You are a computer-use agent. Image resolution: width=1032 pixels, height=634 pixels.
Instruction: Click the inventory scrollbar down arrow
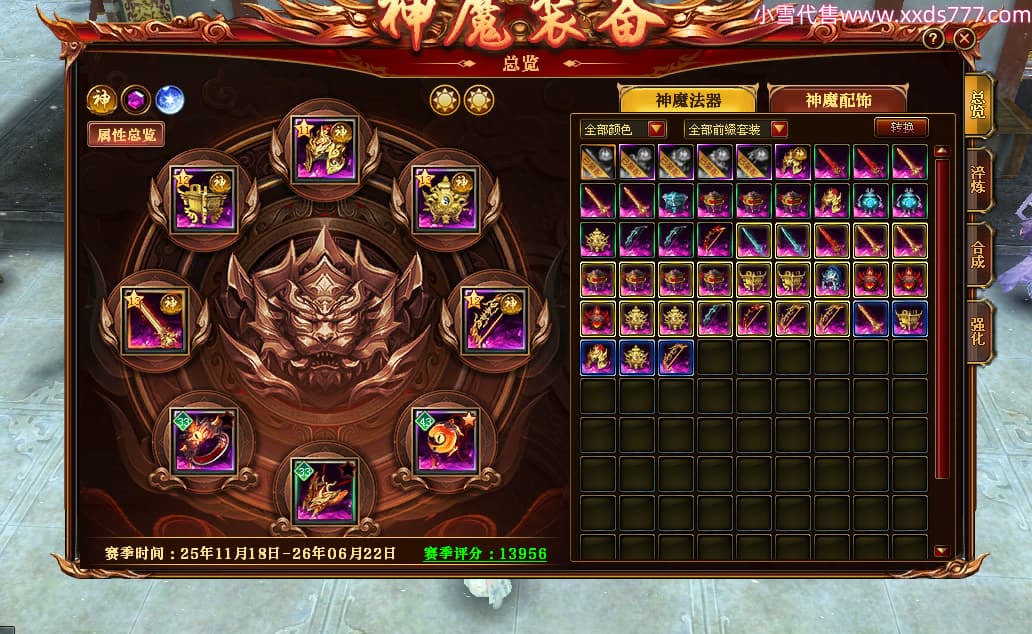point(941,551)
